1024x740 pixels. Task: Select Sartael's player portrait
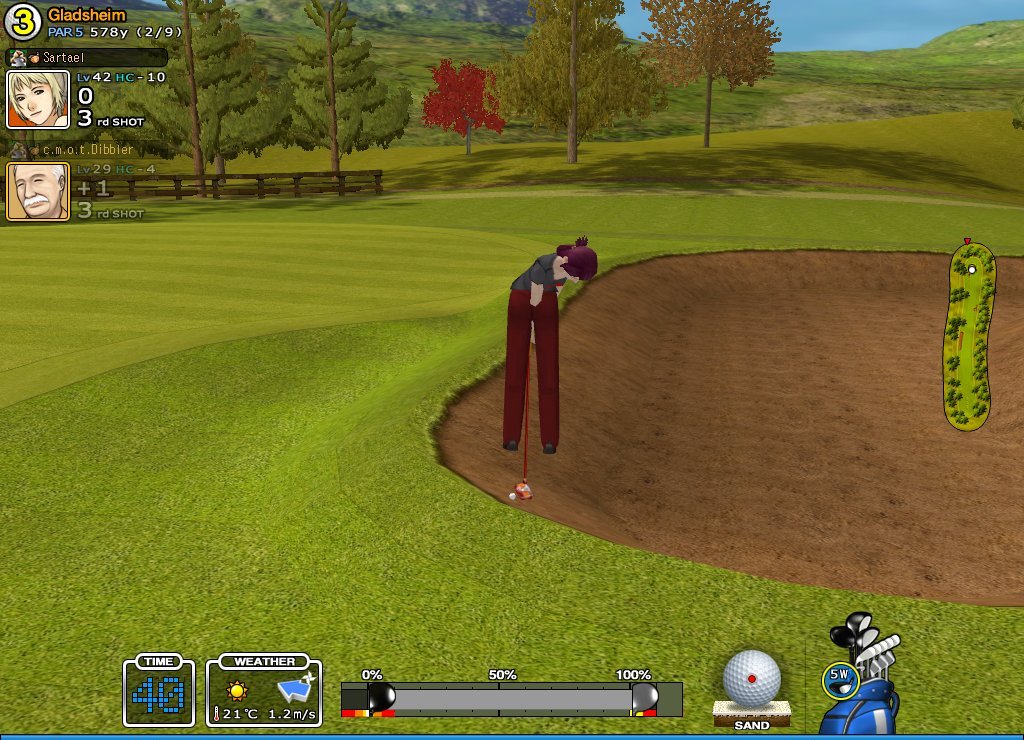[x=38, y=99]
